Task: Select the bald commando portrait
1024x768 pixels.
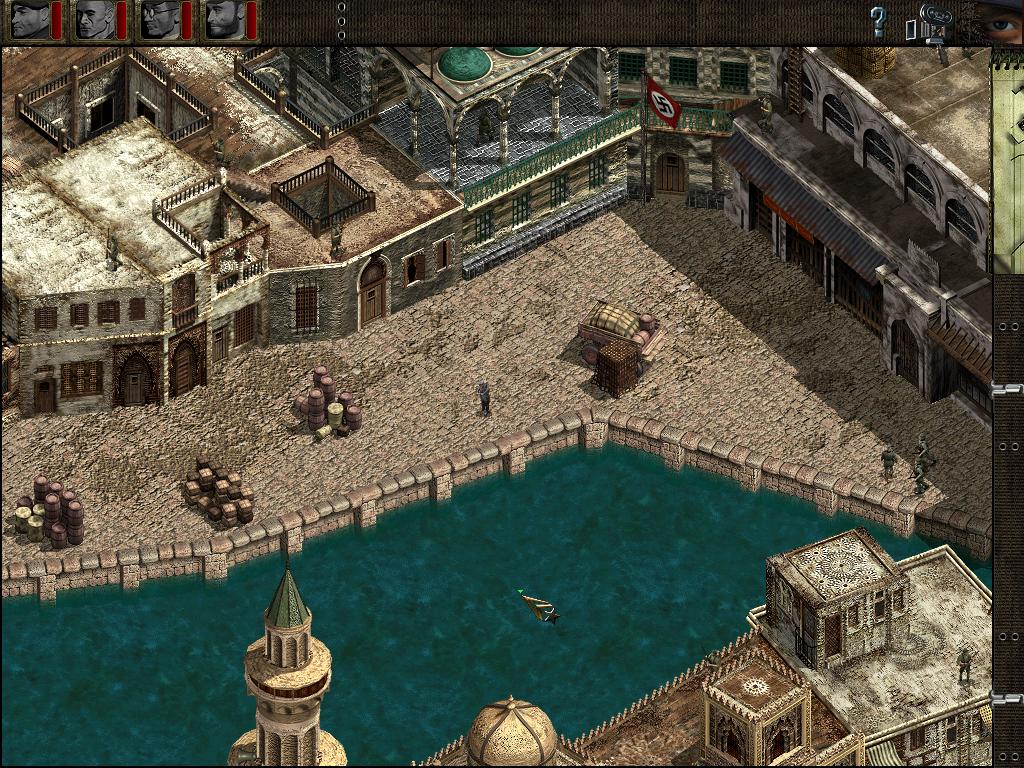Action: pyautogui.click(x=94, y=20)
